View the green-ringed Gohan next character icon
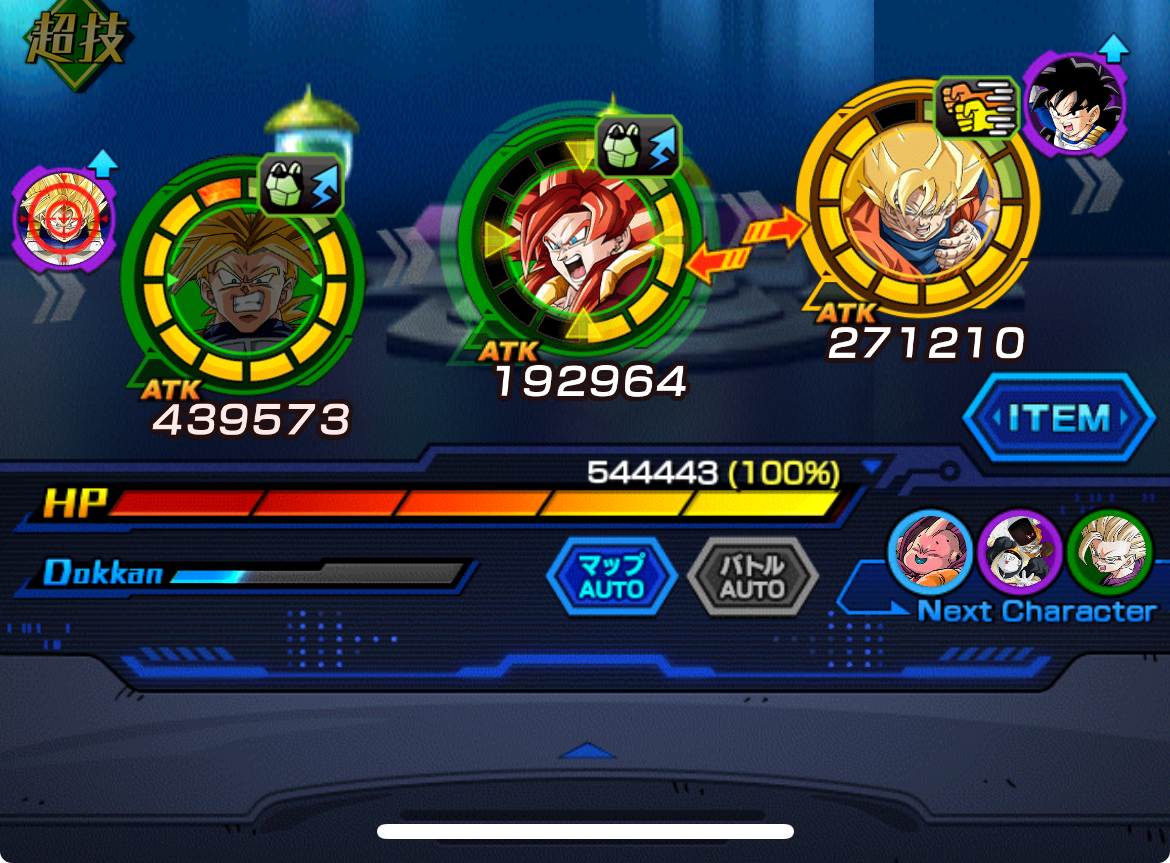Screen dimensions: 1170x863 tap(1109, 552)
